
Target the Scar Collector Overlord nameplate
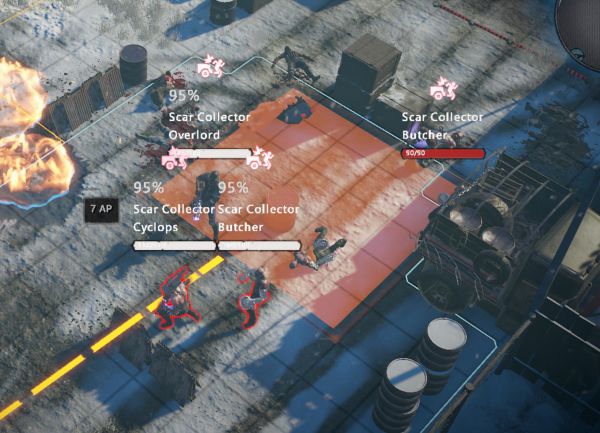(x=209, y=124)
